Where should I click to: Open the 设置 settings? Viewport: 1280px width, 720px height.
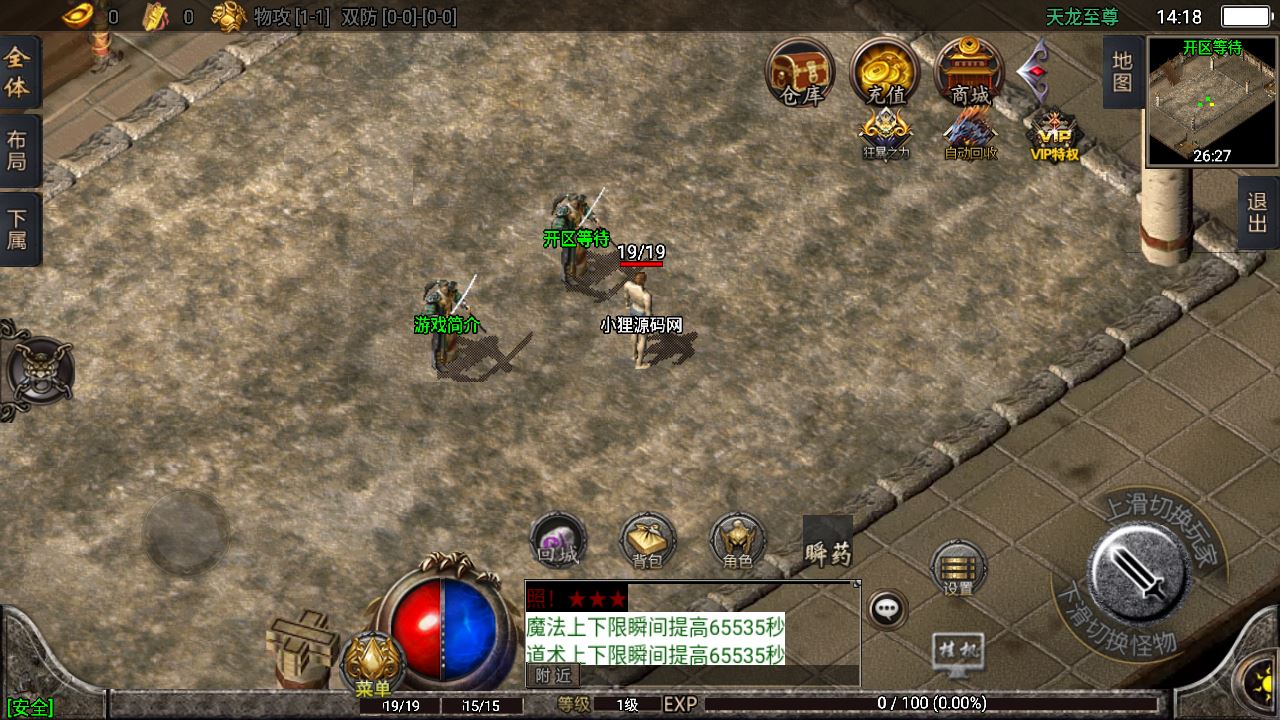(958, 570)
